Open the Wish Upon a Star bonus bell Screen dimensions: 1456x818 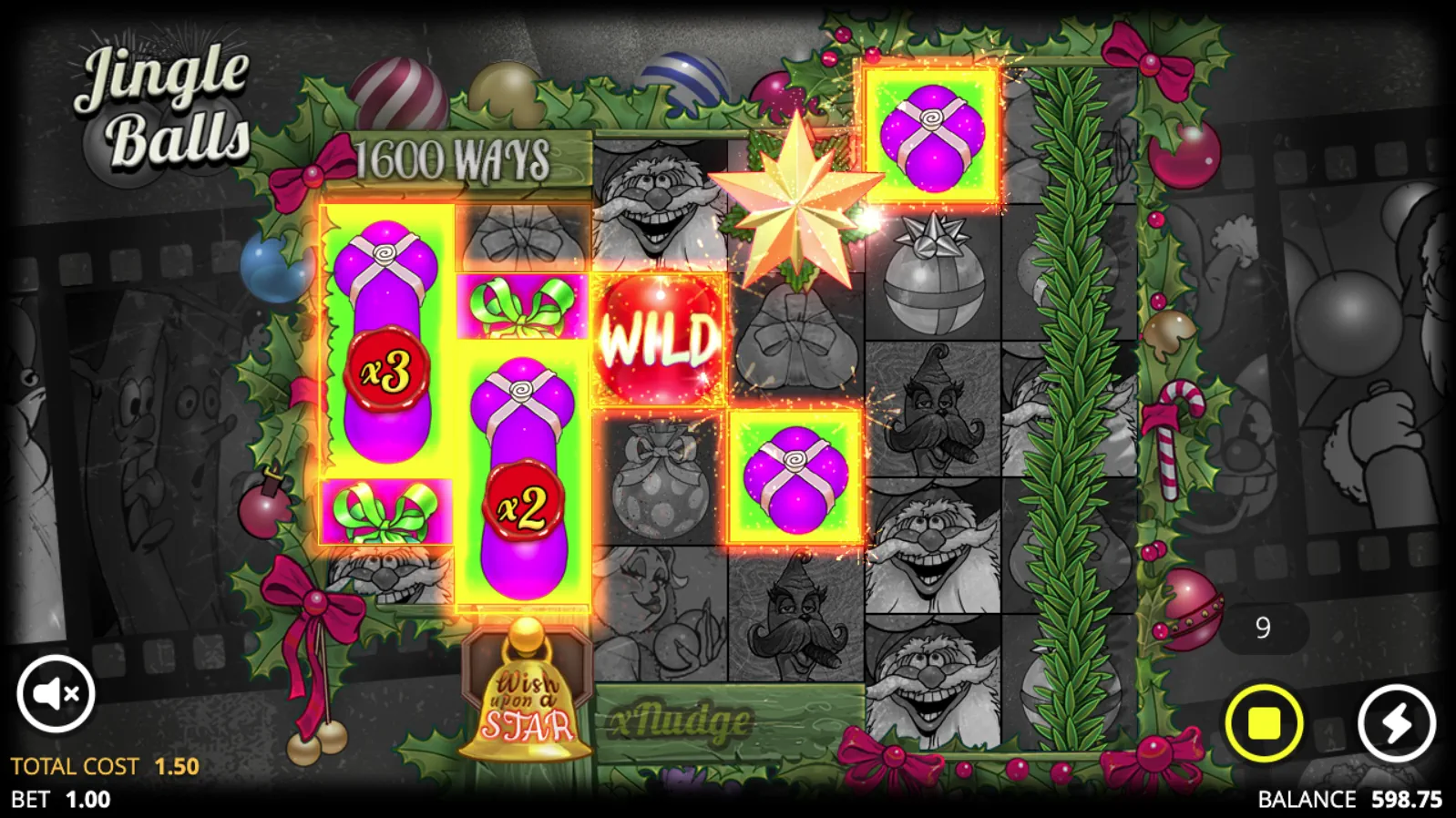(x=527, y=701)
